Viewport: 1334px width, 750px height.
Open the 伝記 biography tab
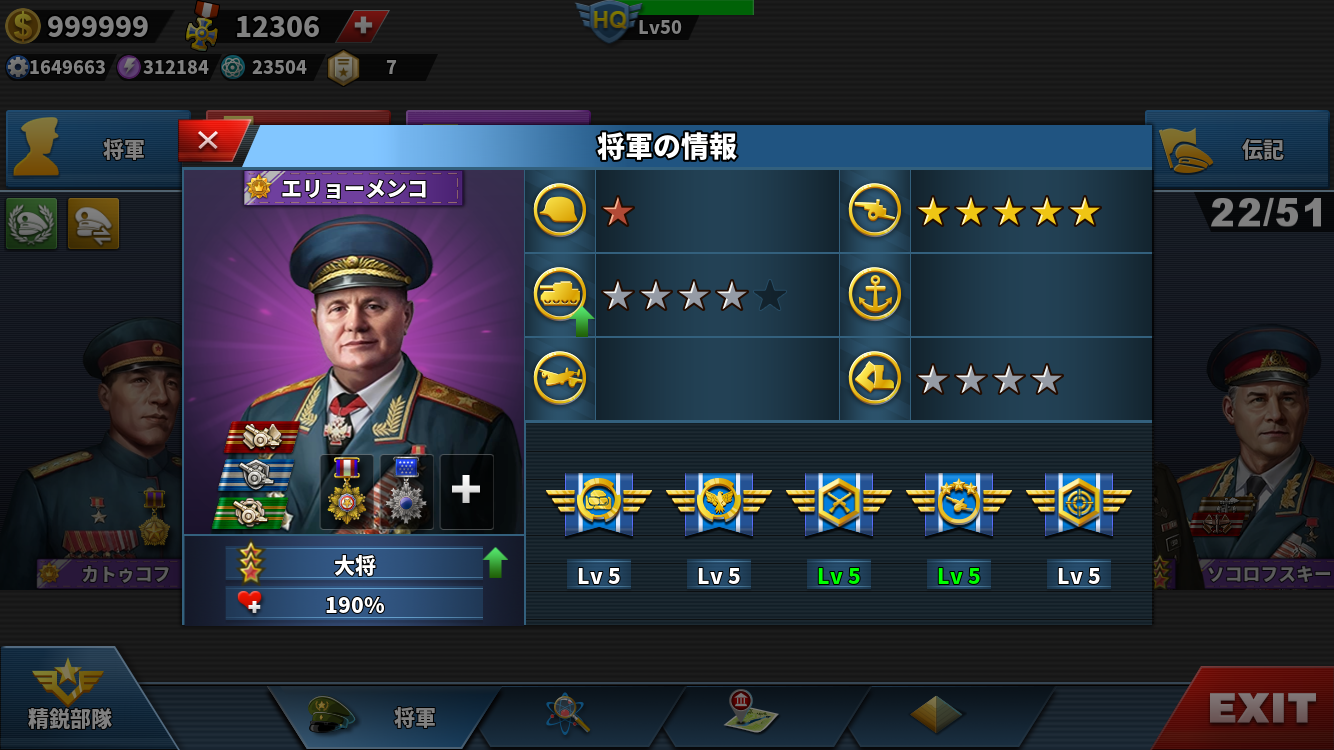(x=1238, y=150)
